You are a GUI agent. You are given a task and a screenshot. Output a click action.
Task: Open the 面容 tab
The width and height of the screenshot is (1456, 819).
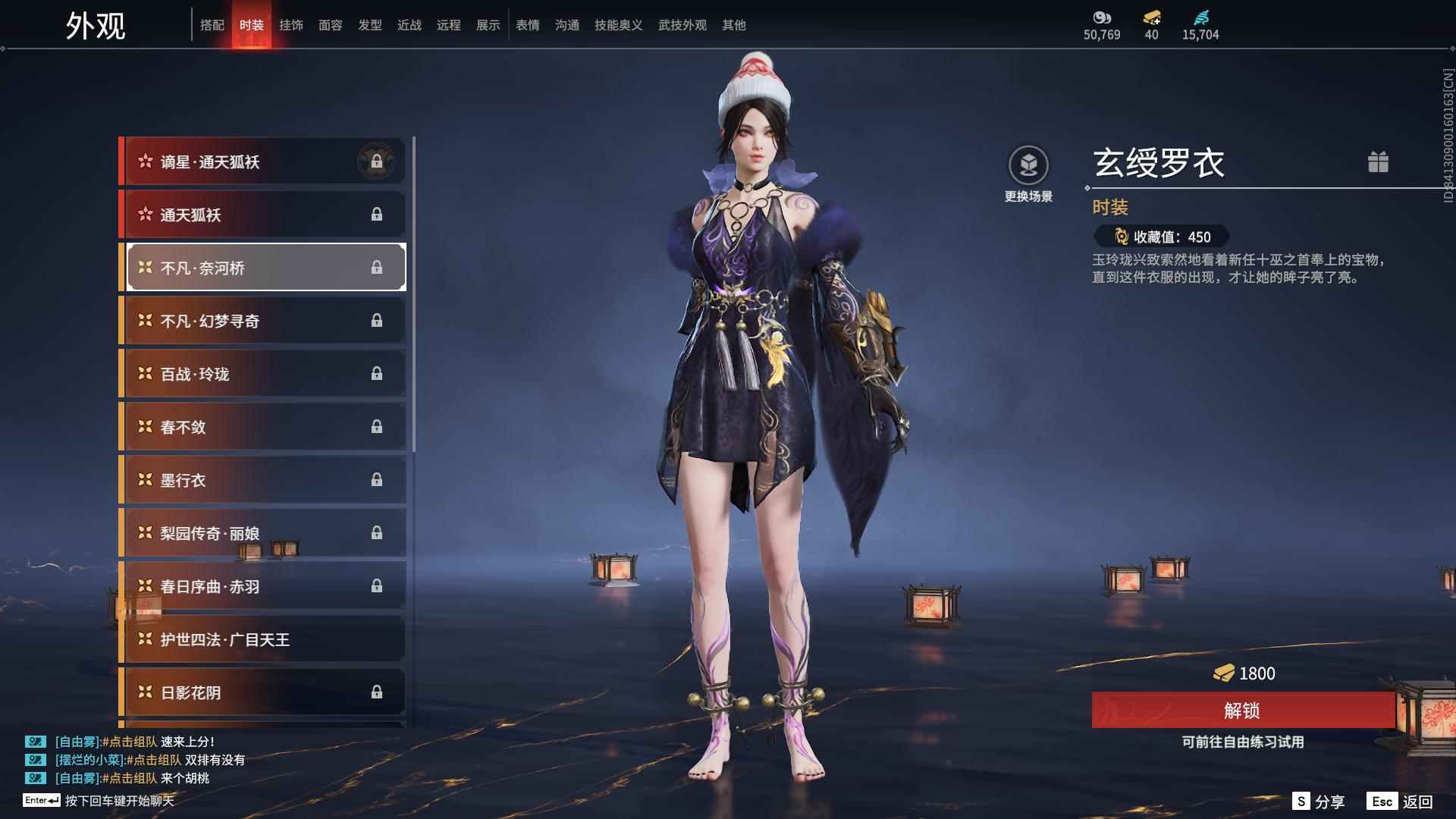point(331,25)
